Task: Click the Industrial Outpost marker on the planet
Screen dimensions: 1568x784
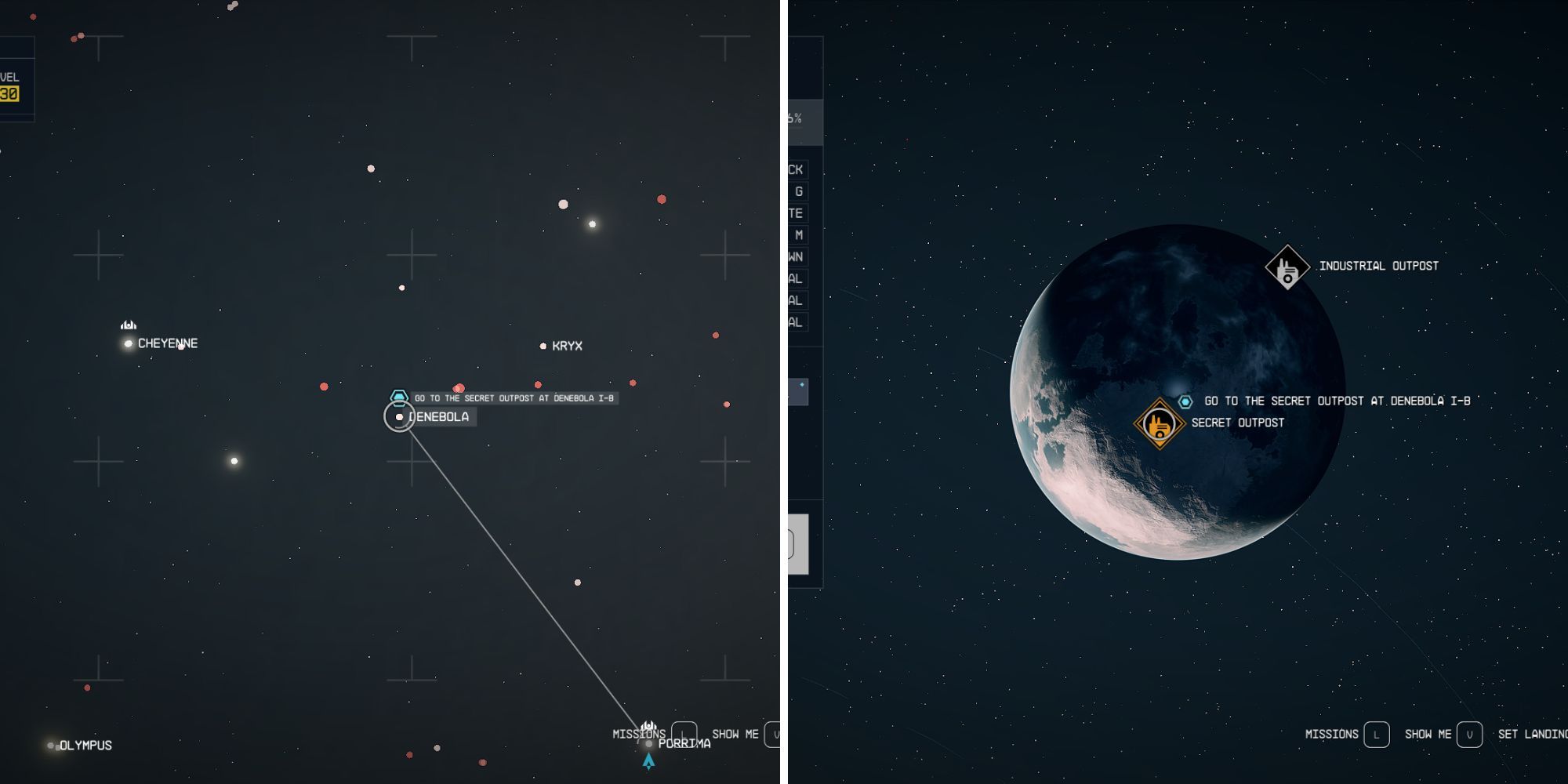Action: click(1286, 266)
